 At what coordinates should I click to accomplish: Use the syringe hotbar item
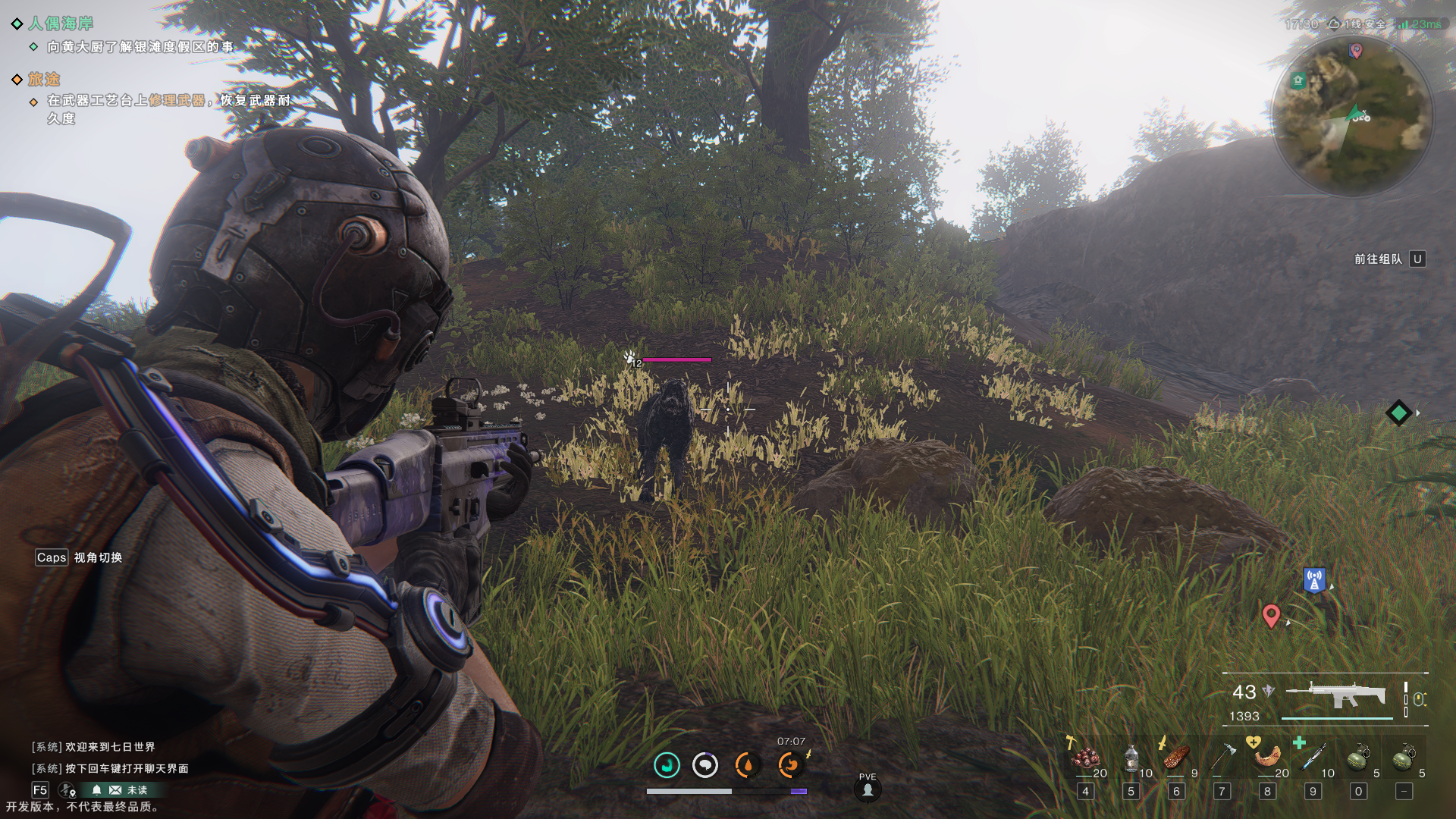(x=1313, y=757)
